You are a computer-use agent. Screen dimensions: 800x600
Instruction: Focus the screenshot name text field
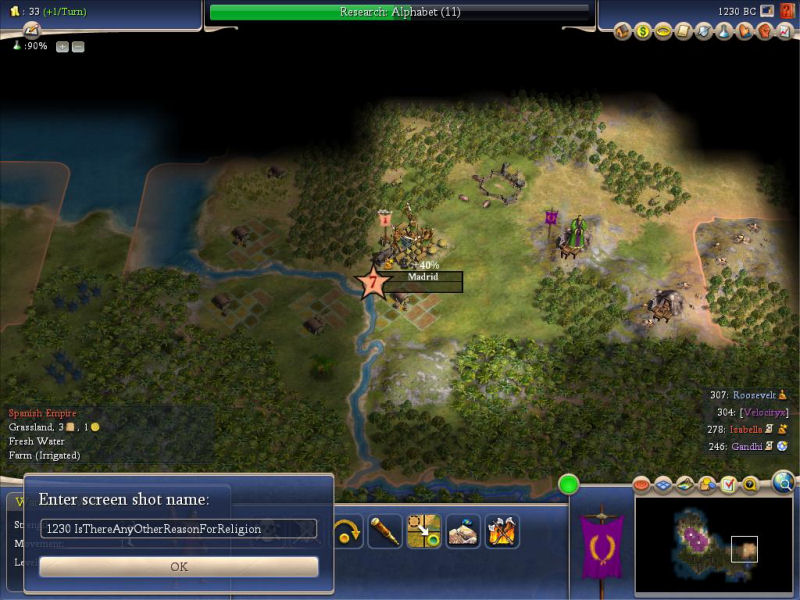[x=179, y=528]
